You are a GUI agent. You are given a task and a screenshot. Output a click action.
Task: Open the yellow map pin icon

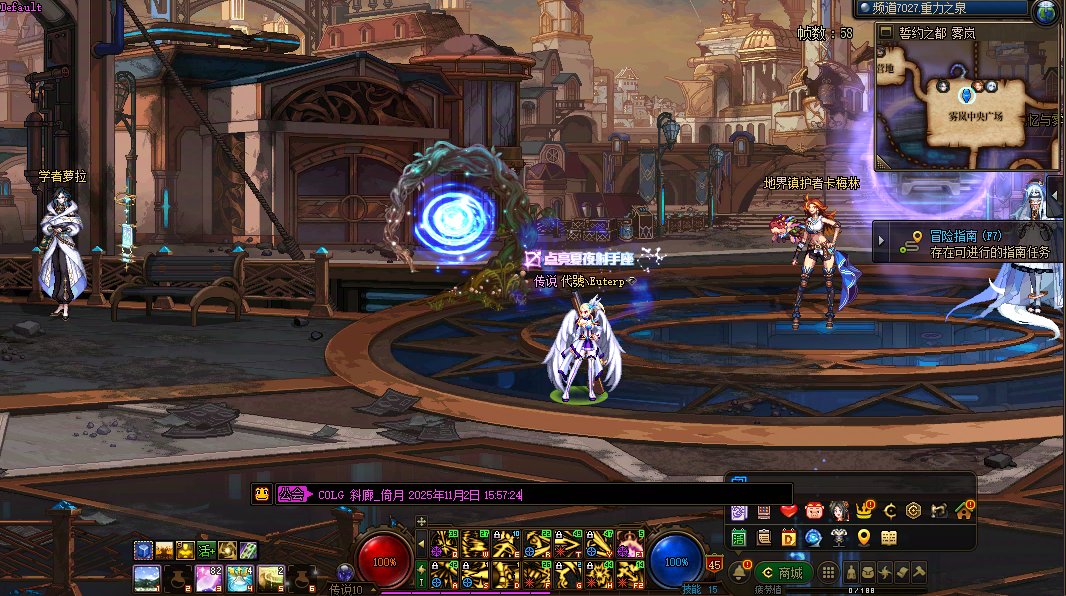(x=864, y=538)
